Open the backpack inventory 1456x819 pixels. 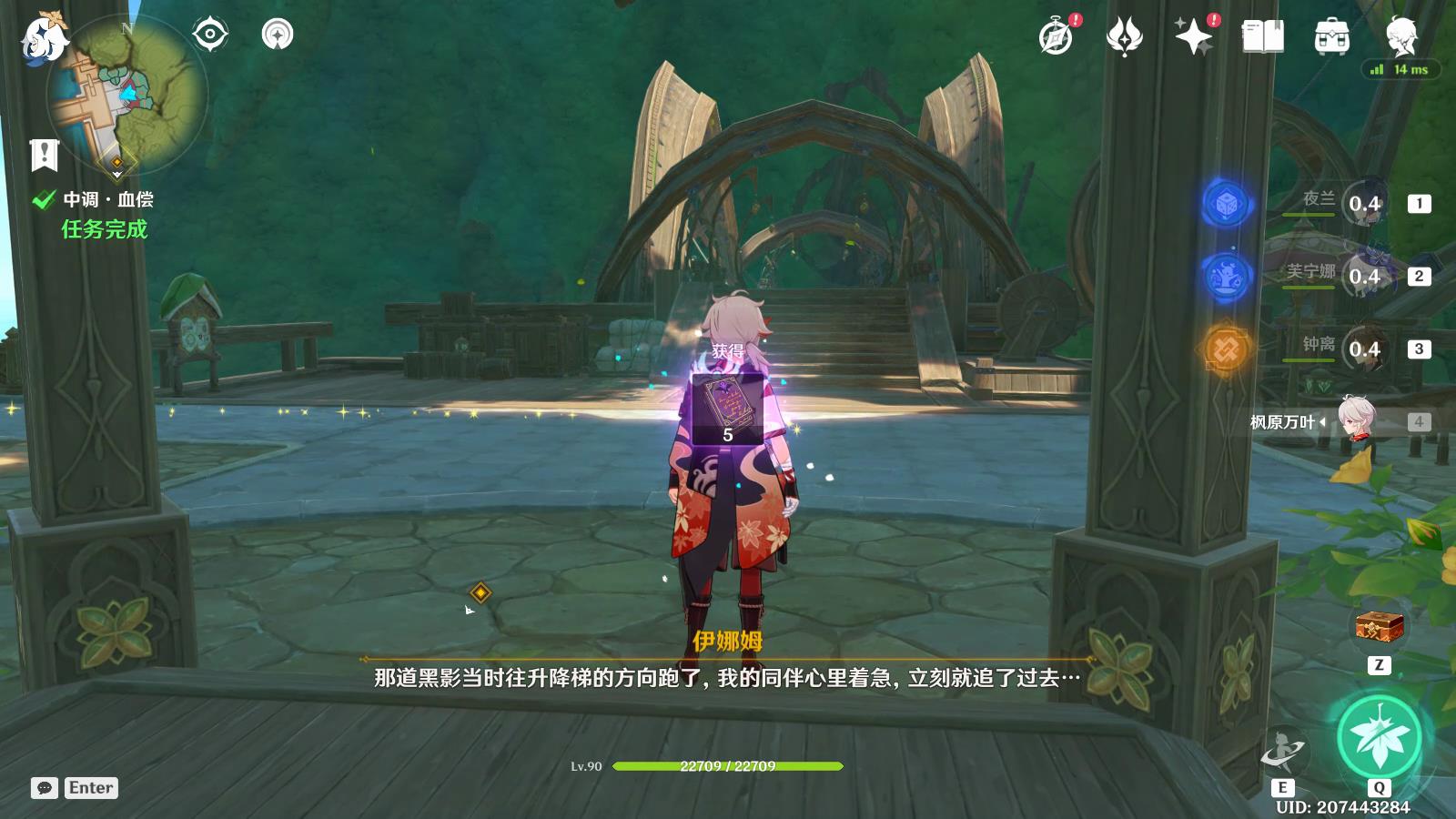click(1331, 37)
